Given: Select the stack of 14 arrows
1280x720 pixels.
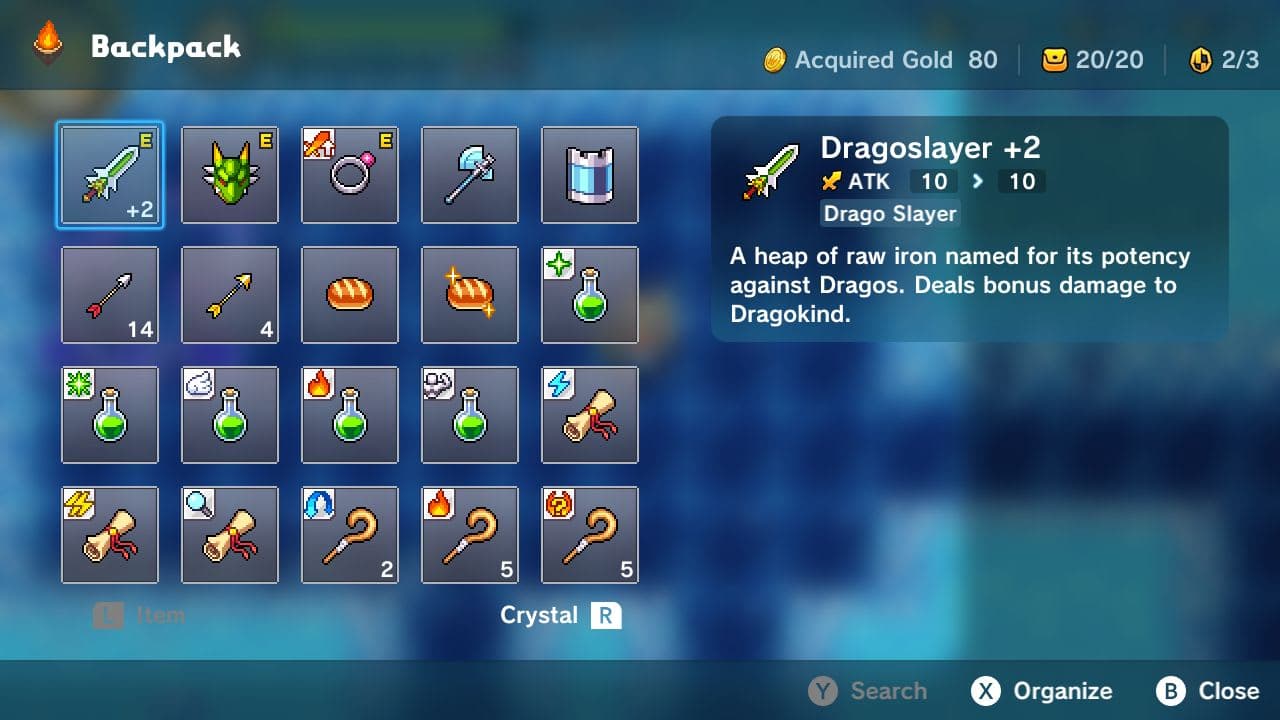Looking at the screenshot, I should click(x=110, y=295).
